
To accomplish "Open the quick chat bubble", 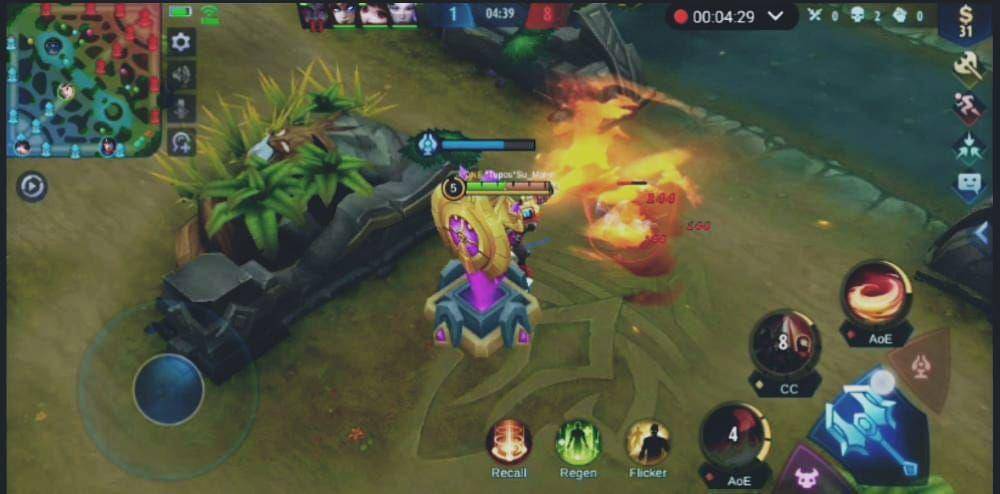I will coord(968,184).
